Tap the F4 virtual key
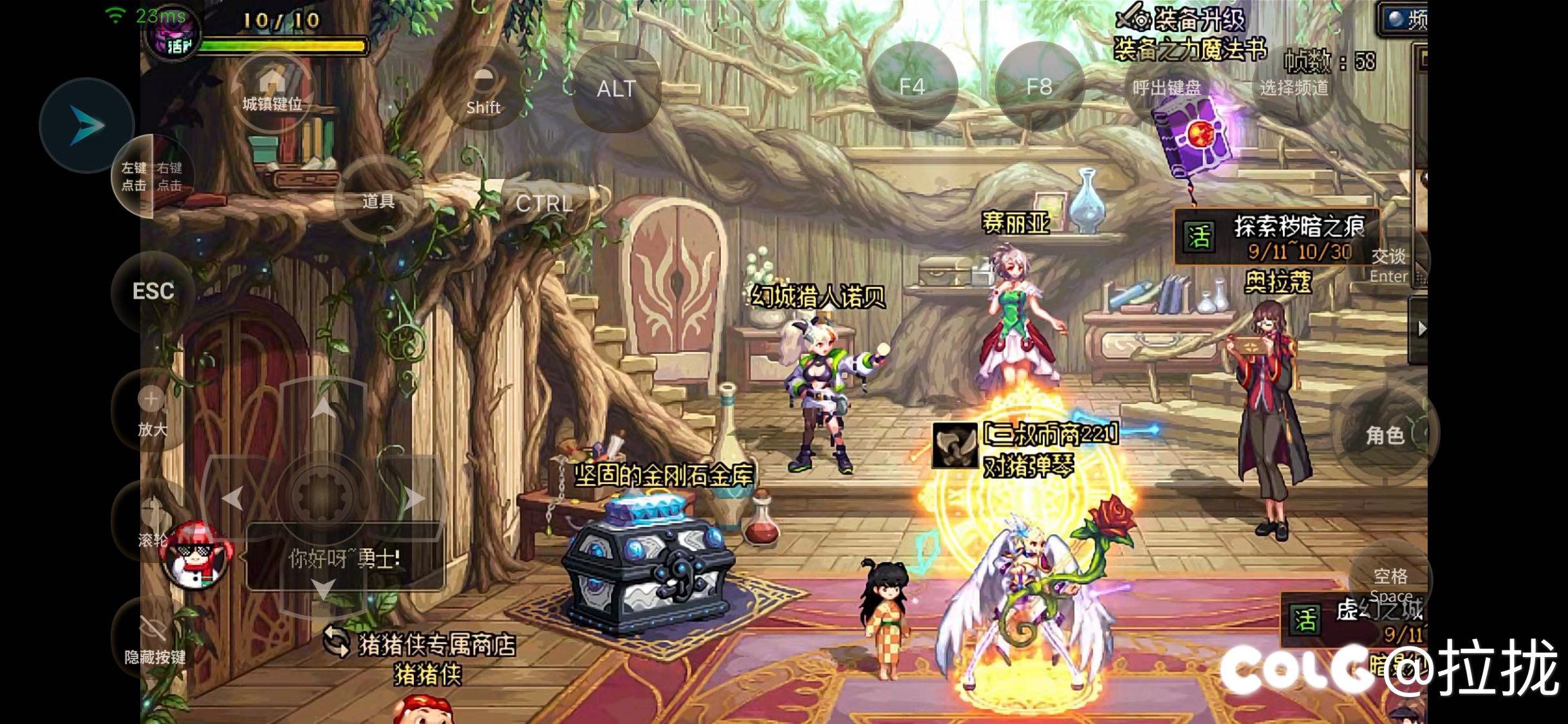 912,87
